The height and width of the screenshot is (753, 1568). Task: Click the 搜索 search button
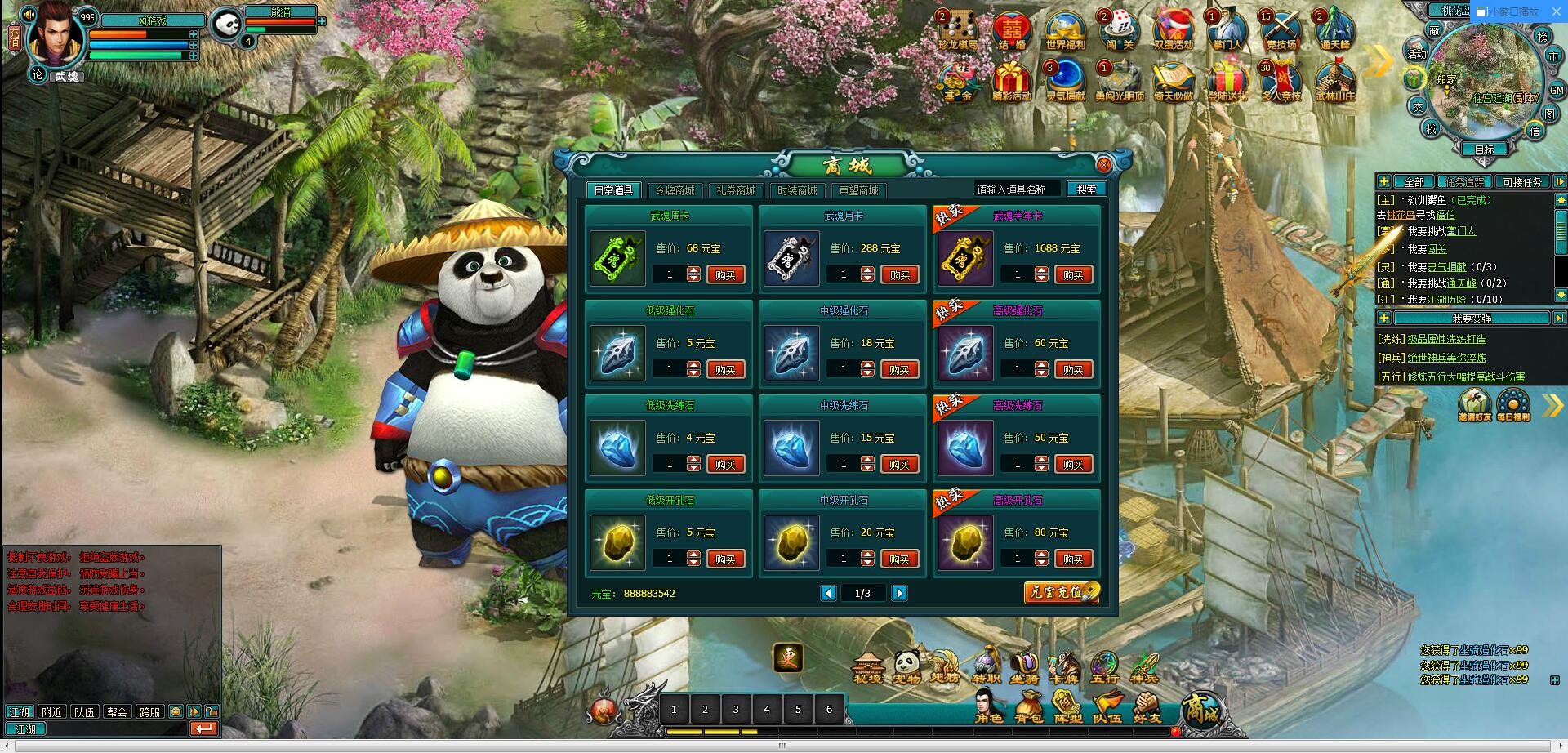1086,189
